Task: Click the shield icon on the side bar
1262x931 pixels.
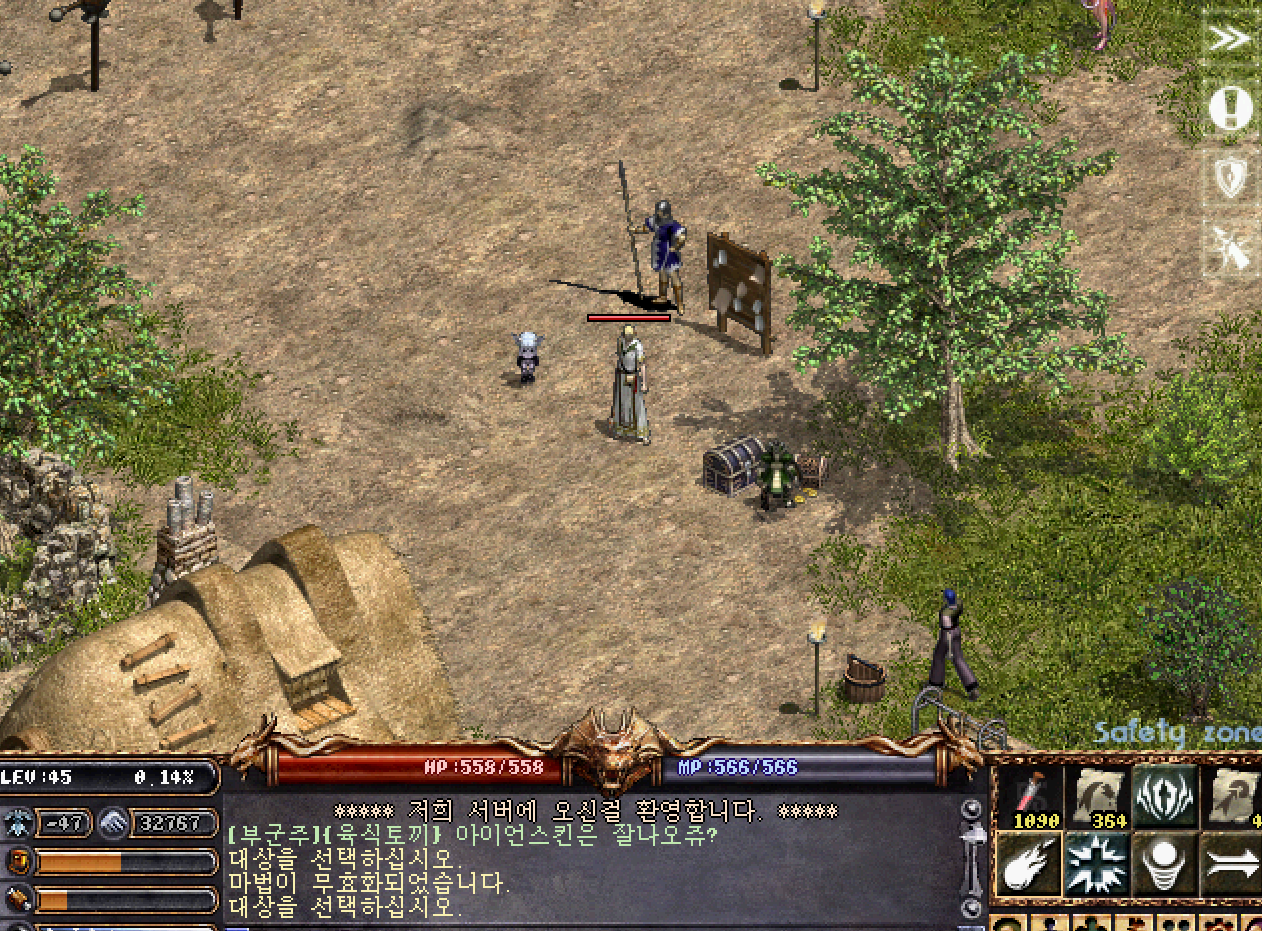Action: pyautogui.click(x=1230, y=178)
